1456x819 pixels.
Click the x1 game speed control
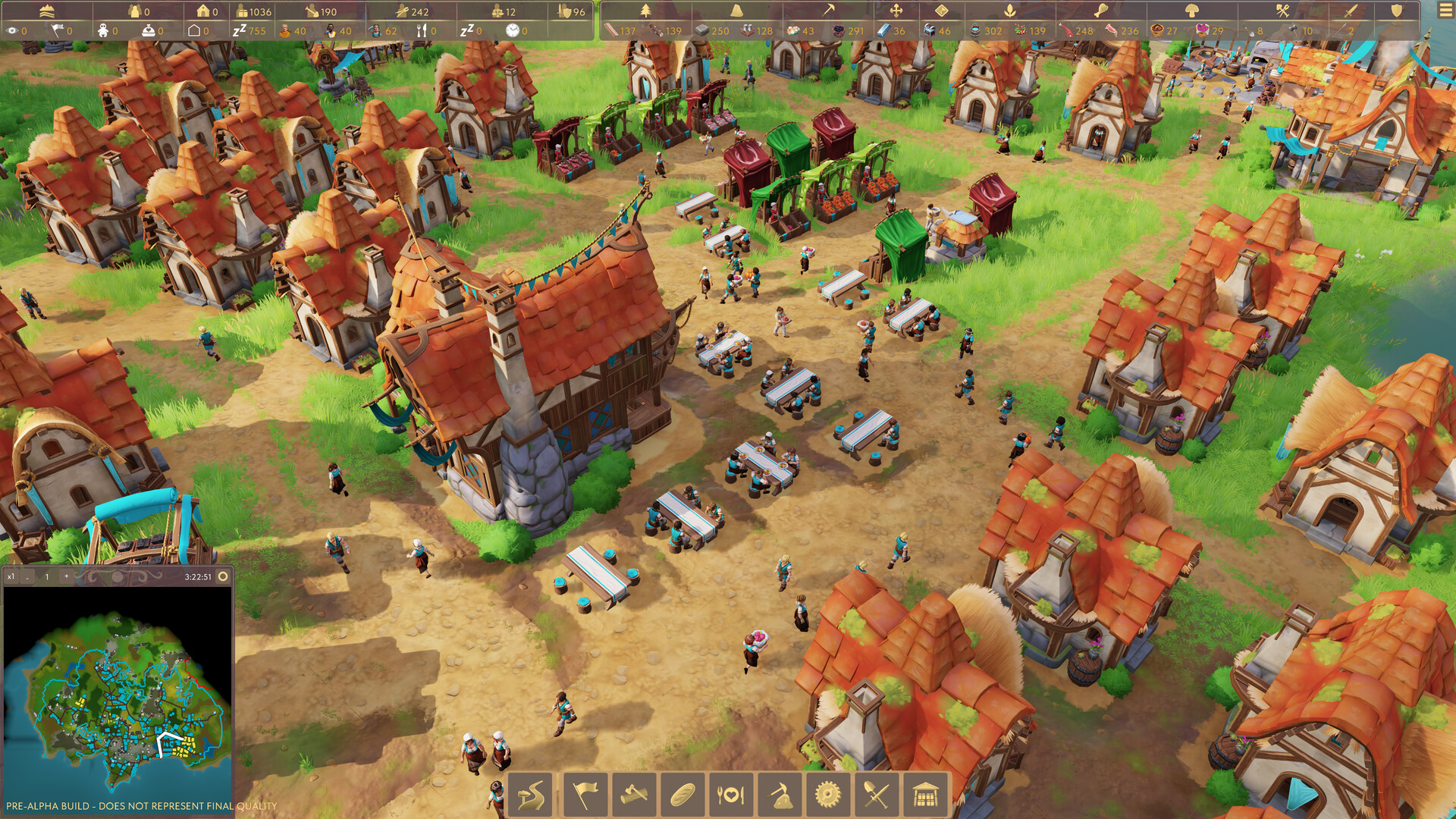point(11,576)
